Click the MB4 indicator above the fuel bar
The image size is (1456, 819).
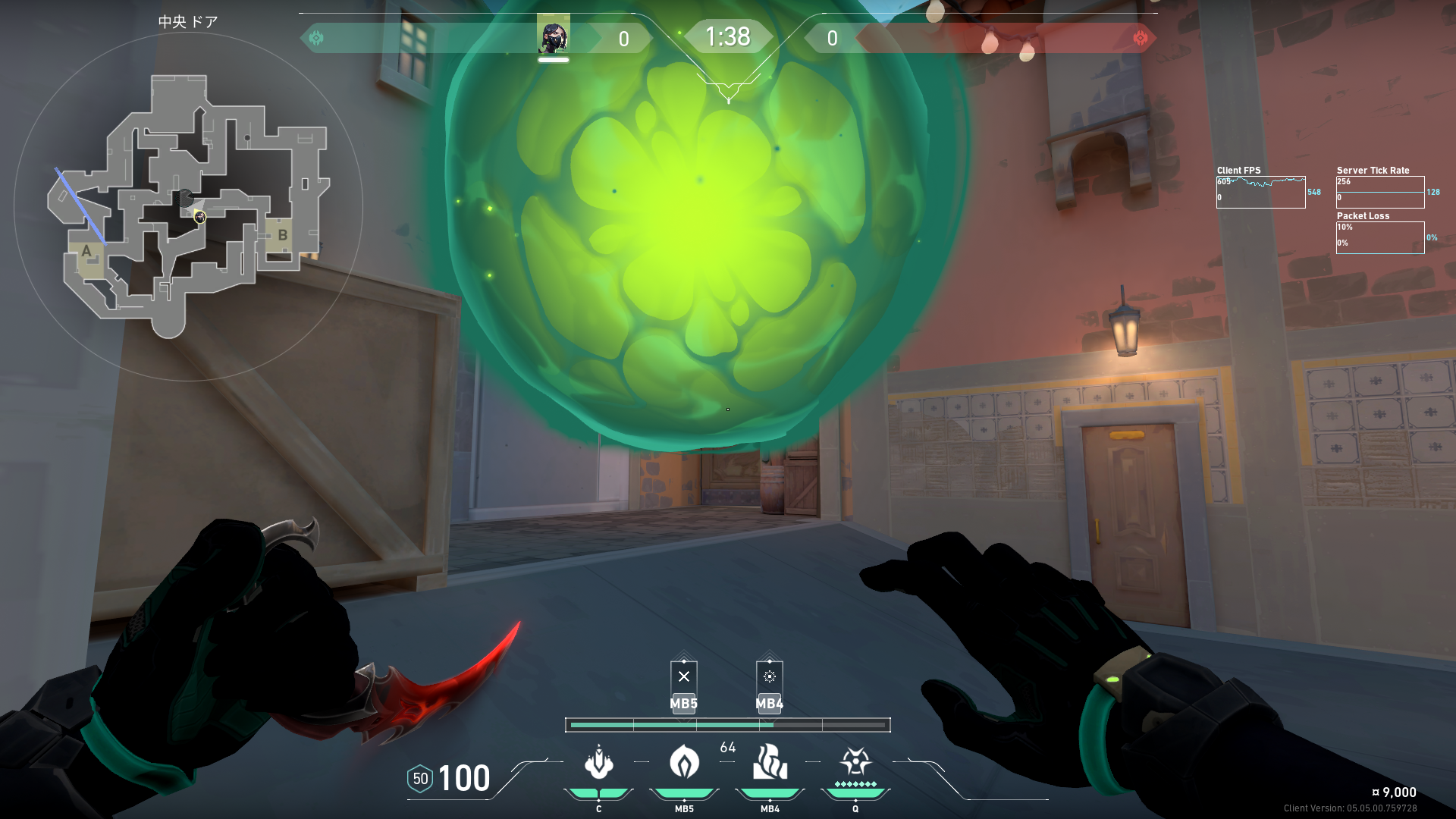point(770,677)
